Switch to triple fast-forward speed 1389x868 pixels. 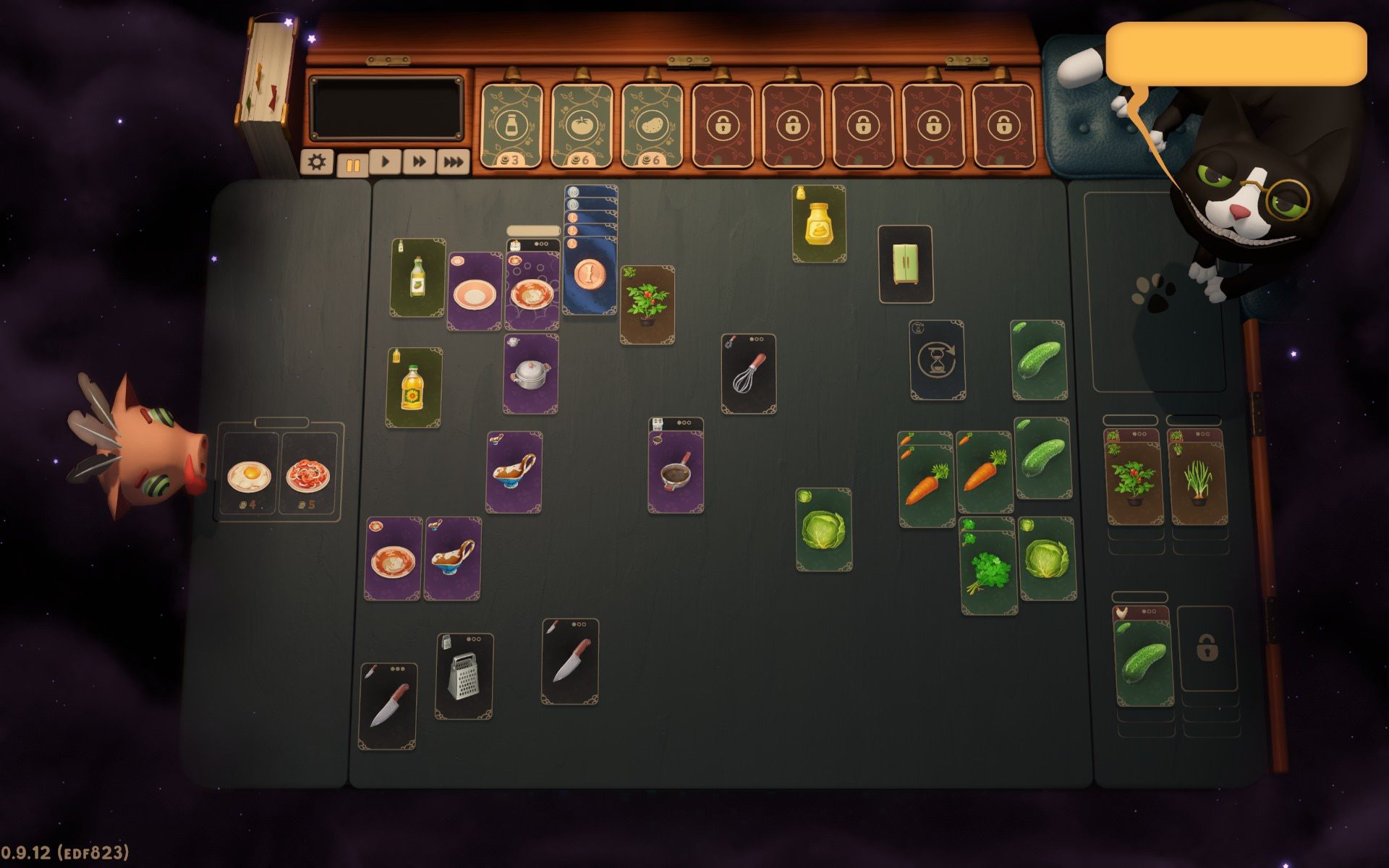tap(453, 162)
